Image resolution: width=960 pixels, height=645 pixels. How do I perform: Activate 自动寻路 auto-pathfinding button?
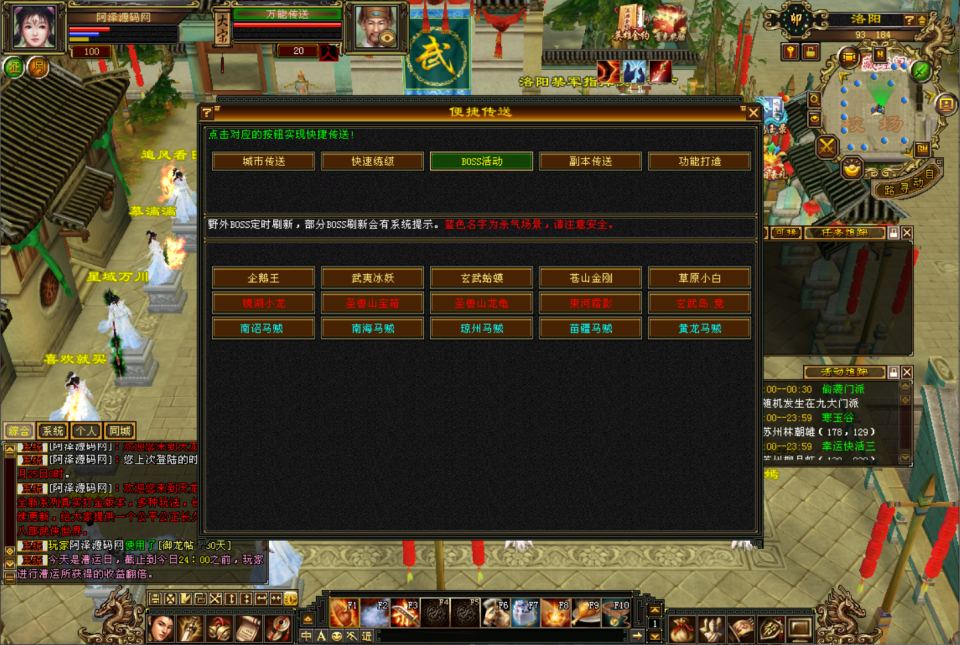[905, 184]
